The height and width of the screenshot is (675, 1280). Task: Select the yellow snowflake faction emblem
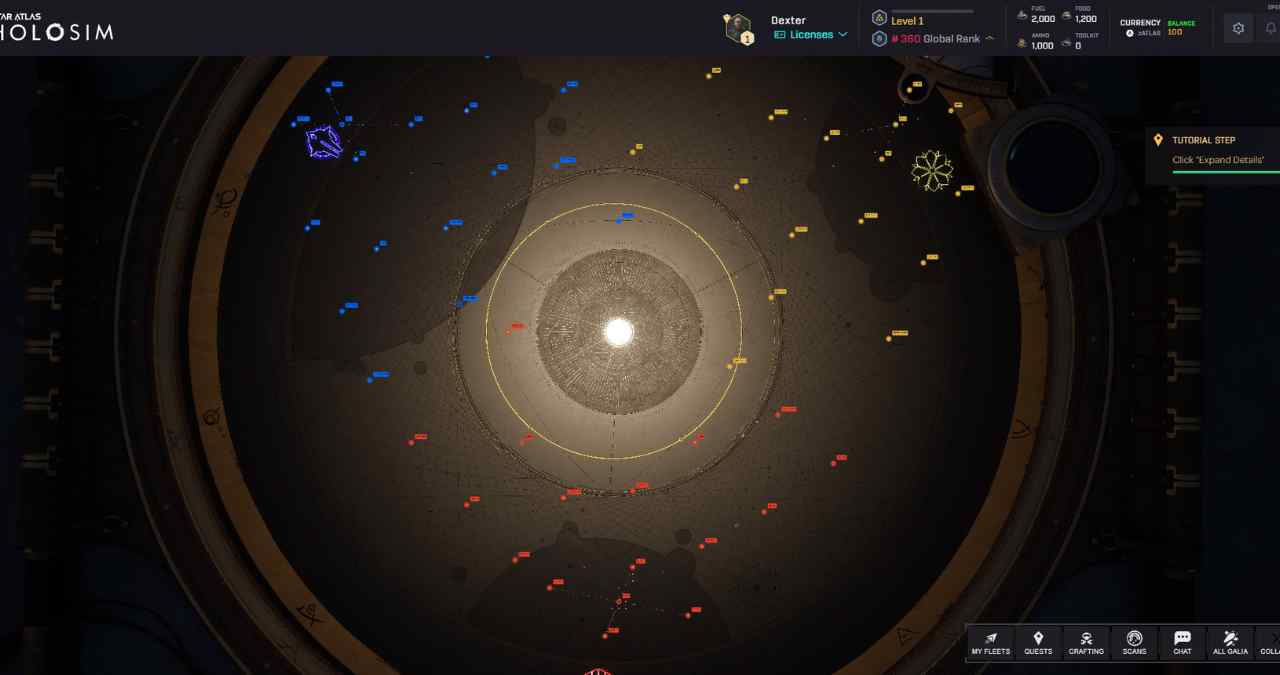(x=932, y=171)
